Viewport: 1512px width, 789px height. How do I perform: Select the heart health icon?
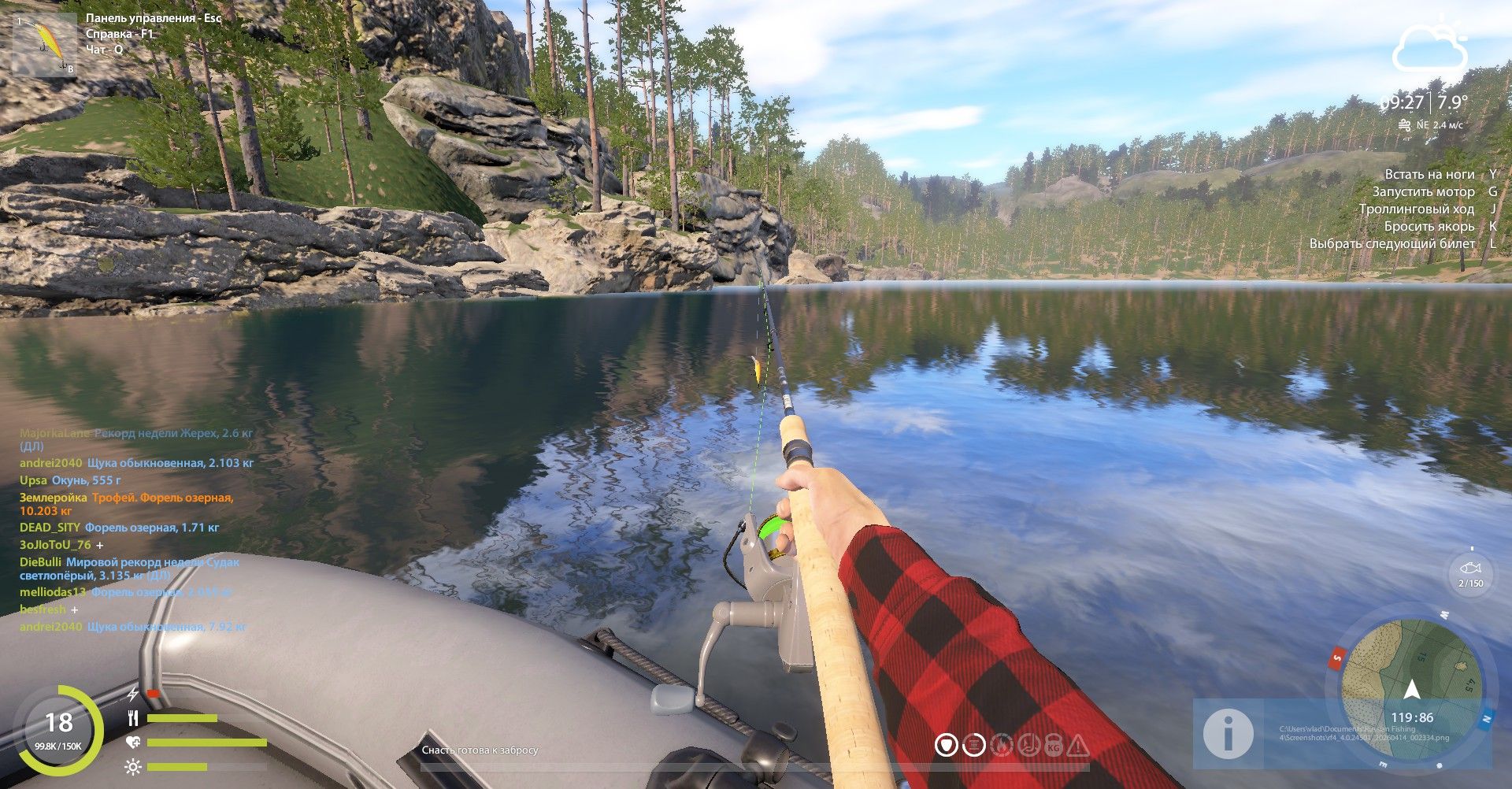tap(133, 743)
